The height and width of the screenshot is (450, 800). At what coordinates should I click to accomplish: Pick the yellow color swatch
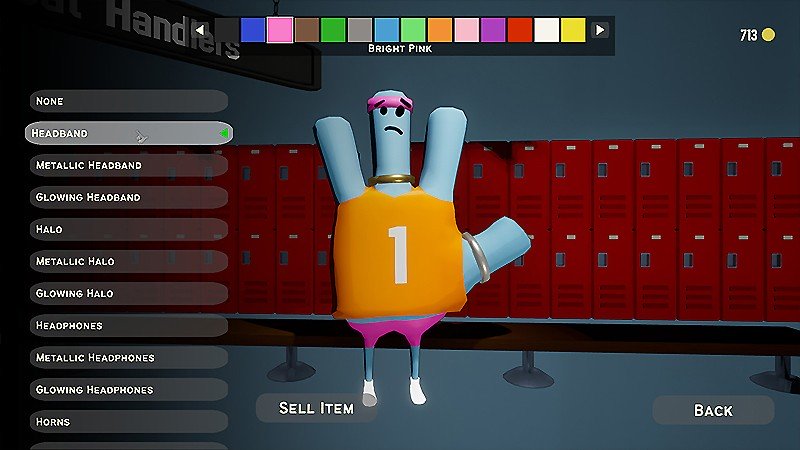(x=573, y=29)
